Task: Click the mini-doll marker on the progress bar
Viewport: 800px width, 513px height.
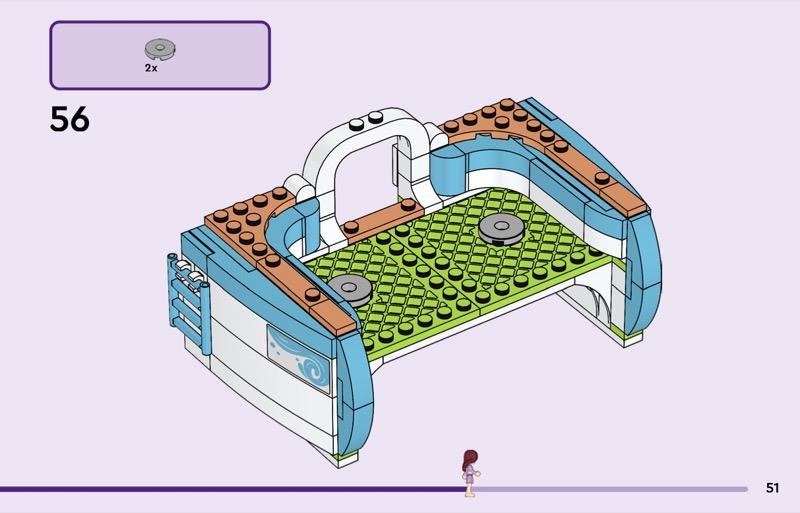Action: tap(469, 472)
